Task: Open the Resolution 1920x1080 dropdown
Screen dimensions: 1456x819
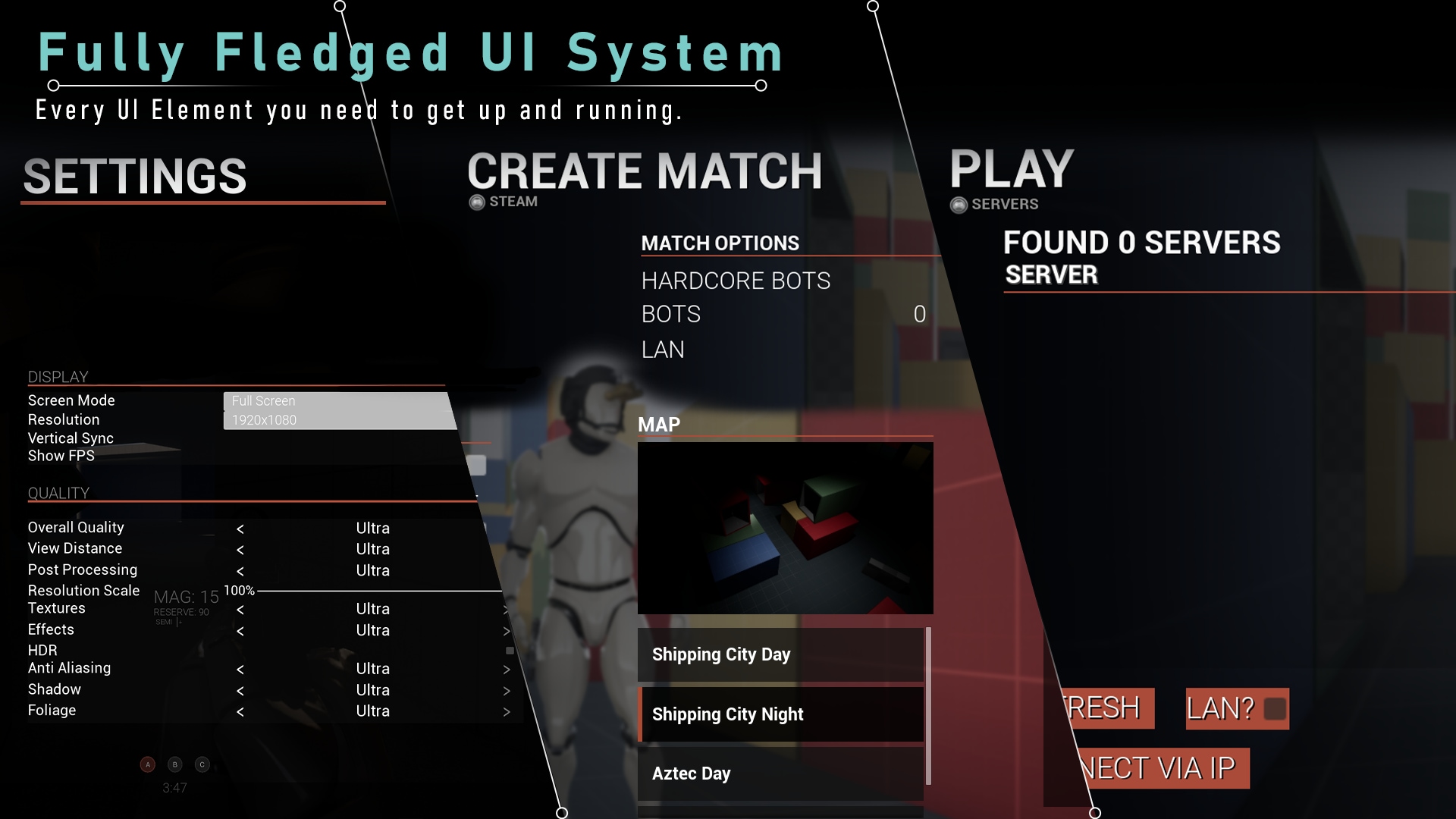Action: pos(339,419)
